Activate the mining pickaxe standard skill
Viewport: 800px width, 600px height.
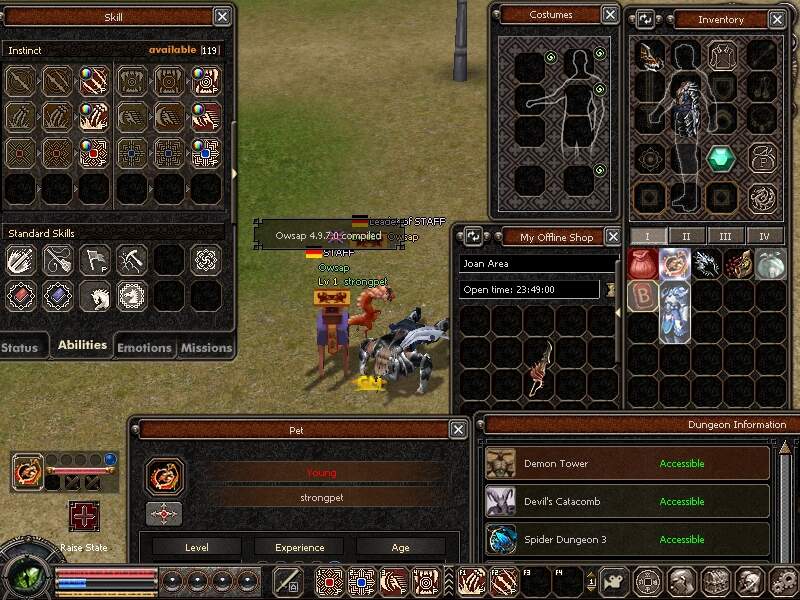tap(131, 260)
